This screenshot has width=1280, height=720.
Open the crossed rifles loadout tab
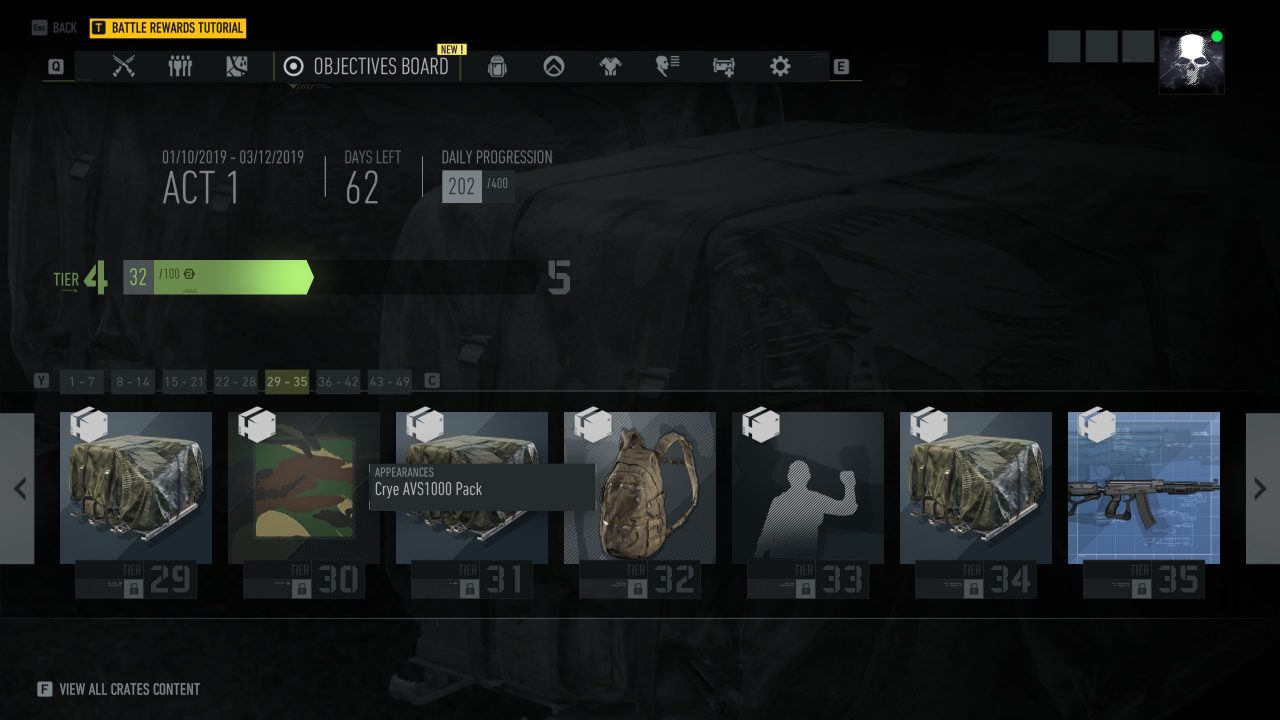pyautogui.click(x=124, y=66)
